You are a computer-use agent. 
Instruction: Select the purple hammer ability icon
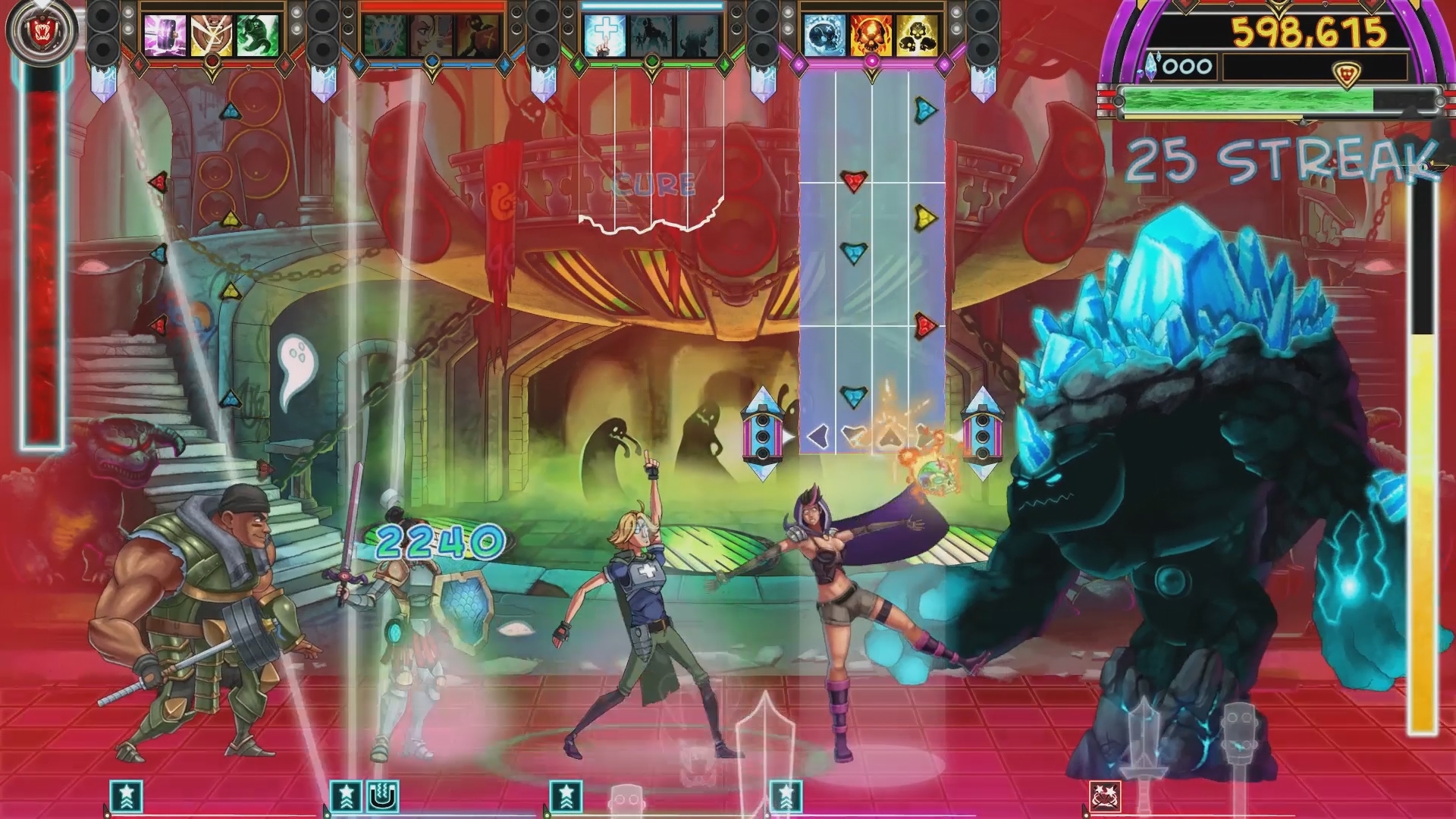[x=165, y=35]
